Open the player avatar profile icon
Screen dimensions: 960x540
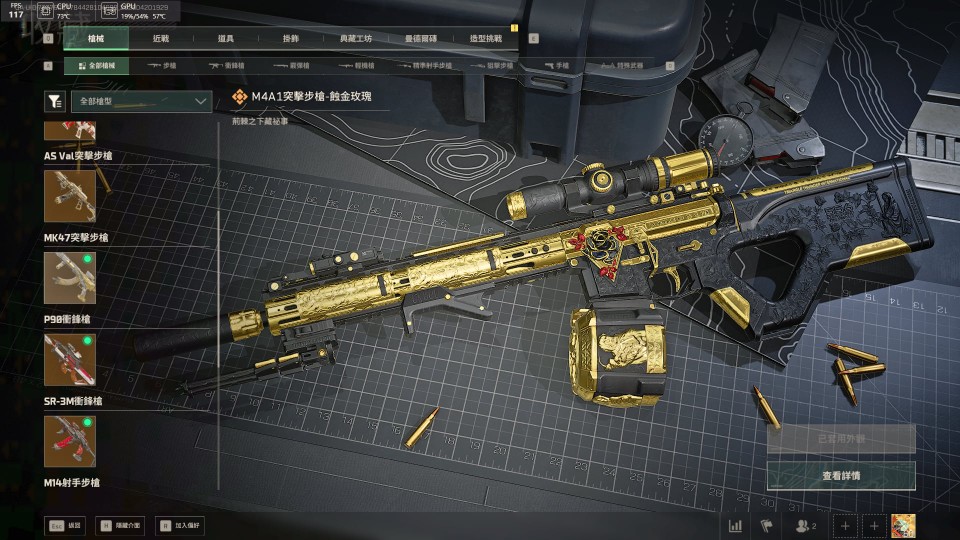point(904,525)
